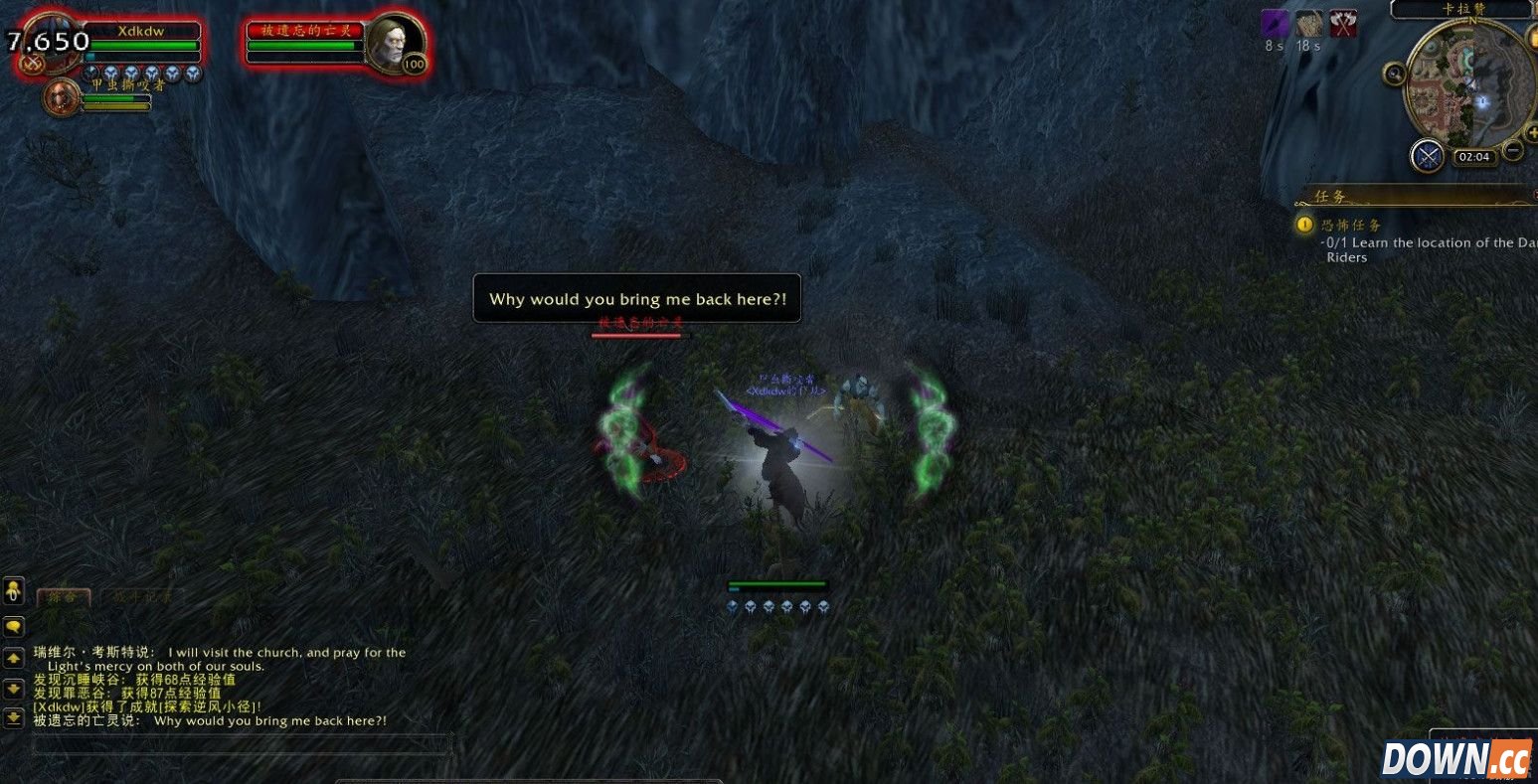Screen dimensions: 1538x784
Task: Open the minimap tracking magnifier button
Action: tap(1395, 73)
